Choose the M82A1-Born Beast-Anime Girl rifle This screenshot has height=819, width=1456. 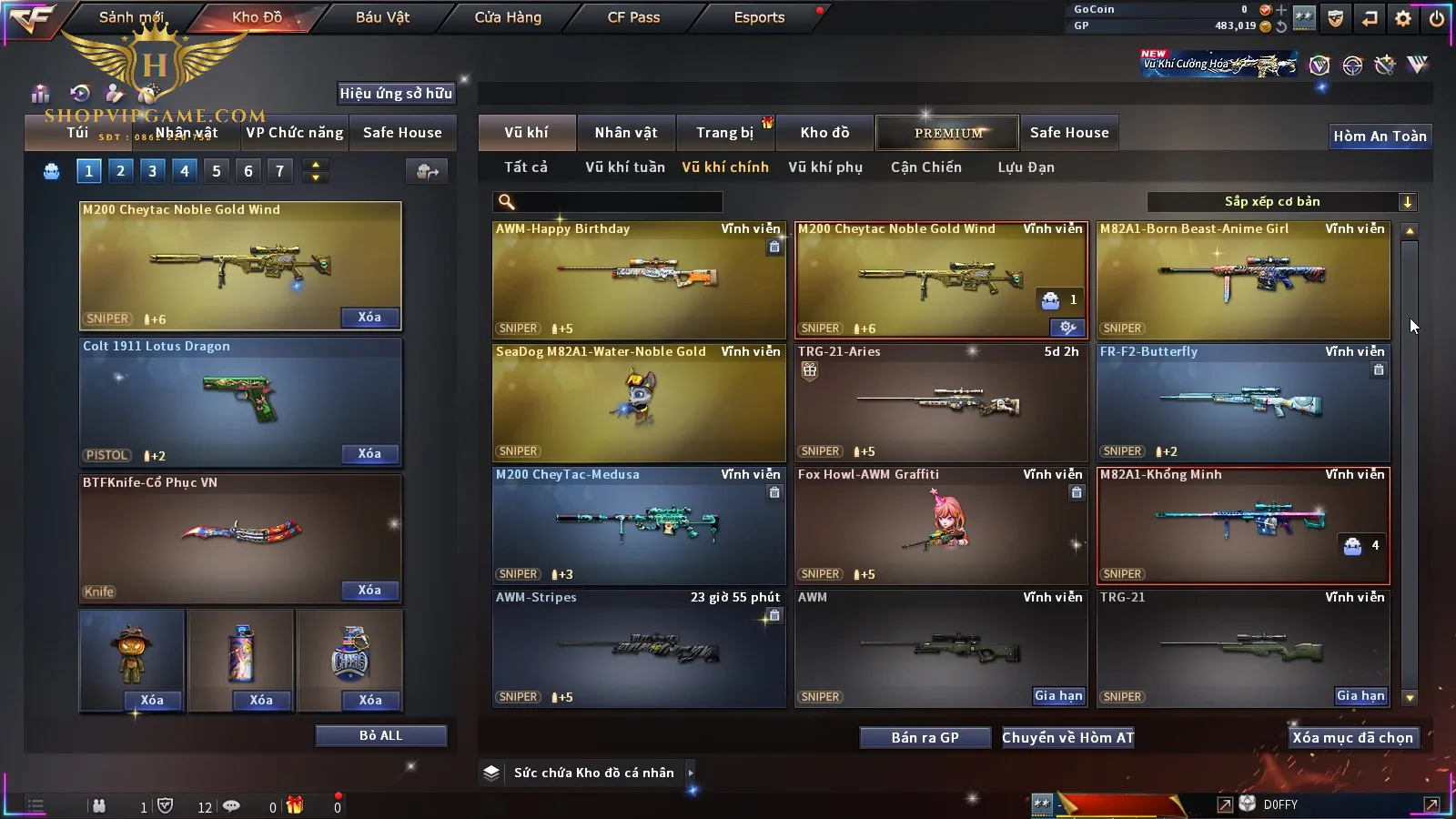pyautogui.click(x=1243, y=279)
